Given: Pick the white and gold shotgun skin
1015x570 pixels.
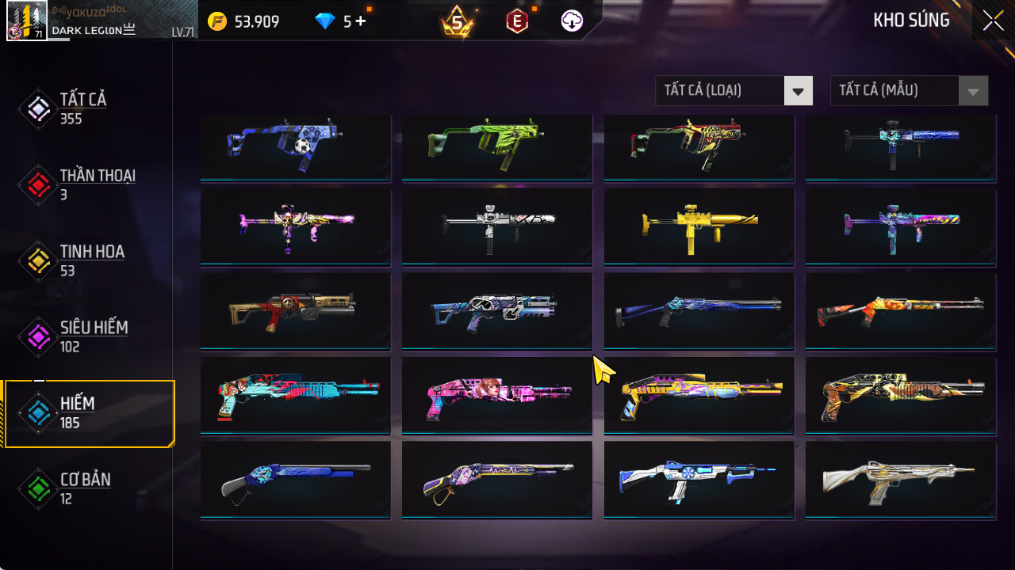Looking at the screenshot, I should (x=900, y=480).
